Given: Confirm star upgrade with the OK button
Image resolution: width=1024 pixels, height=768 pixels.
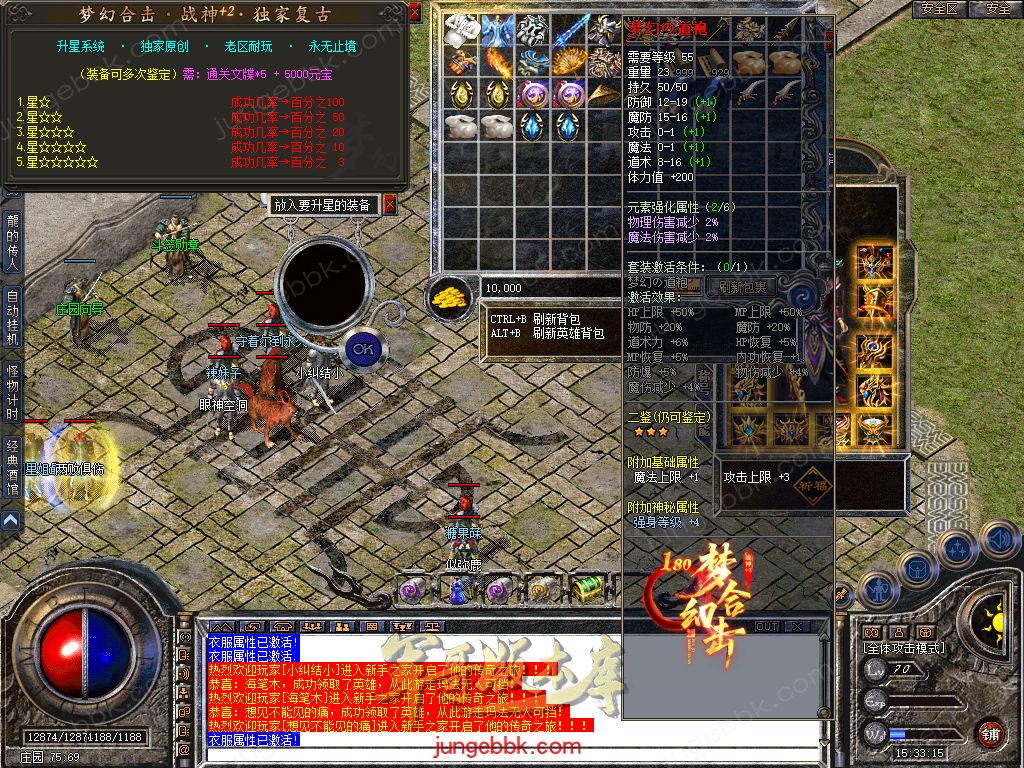Looking at the screenshot, I should point(363,349).
